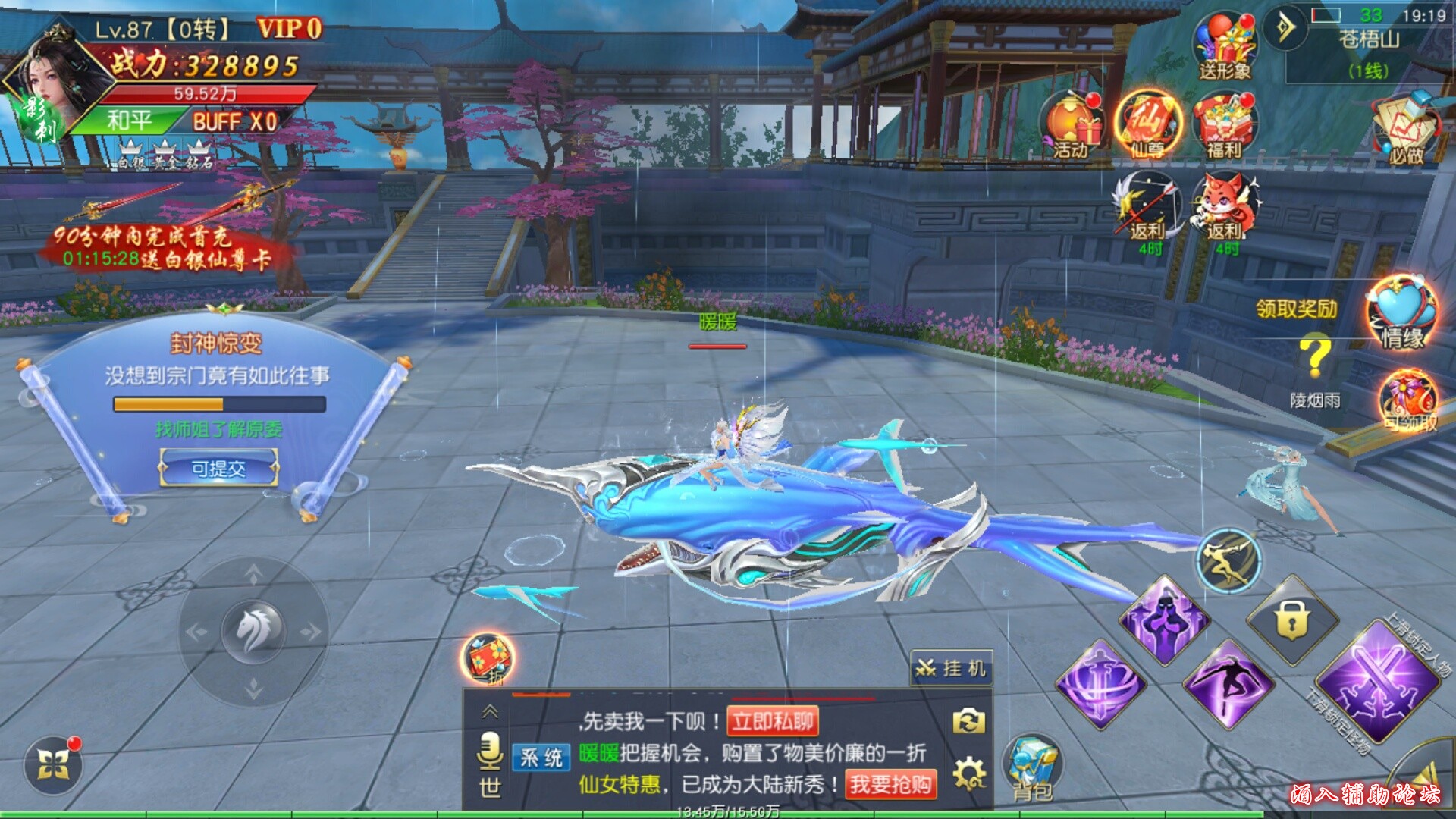Open the 仙尊 VIP icon
Image resolution: width=1456 pixels, height=819 pixels.
(1148, 124)
